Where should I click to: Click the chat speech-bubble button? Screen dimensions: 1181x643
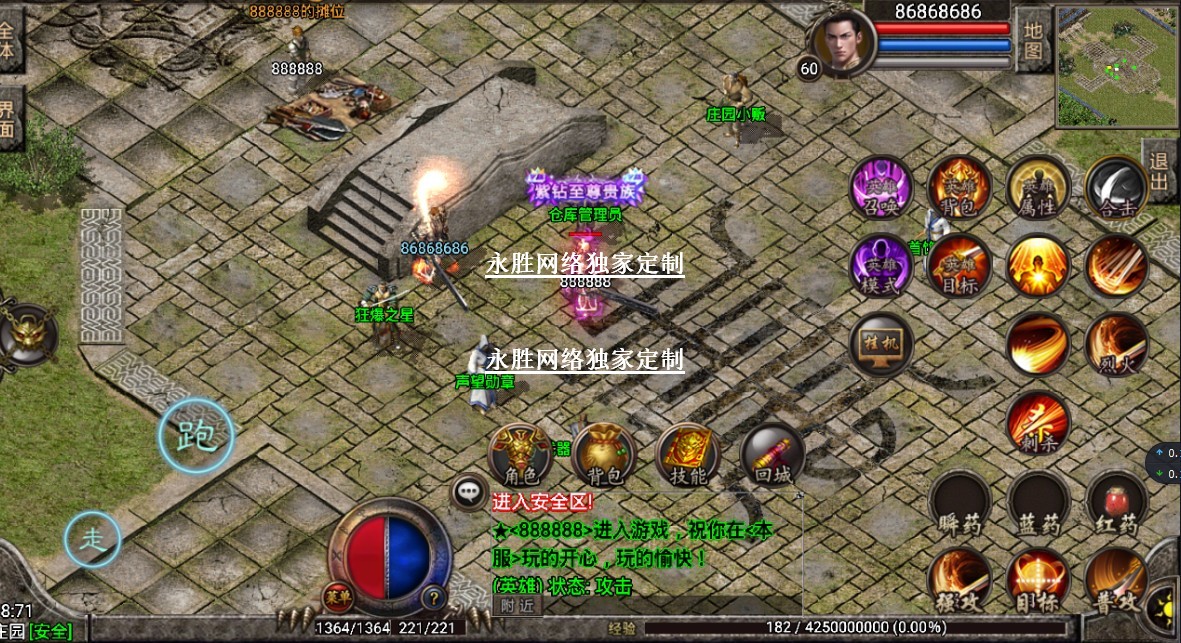click(x=469, y=491)
